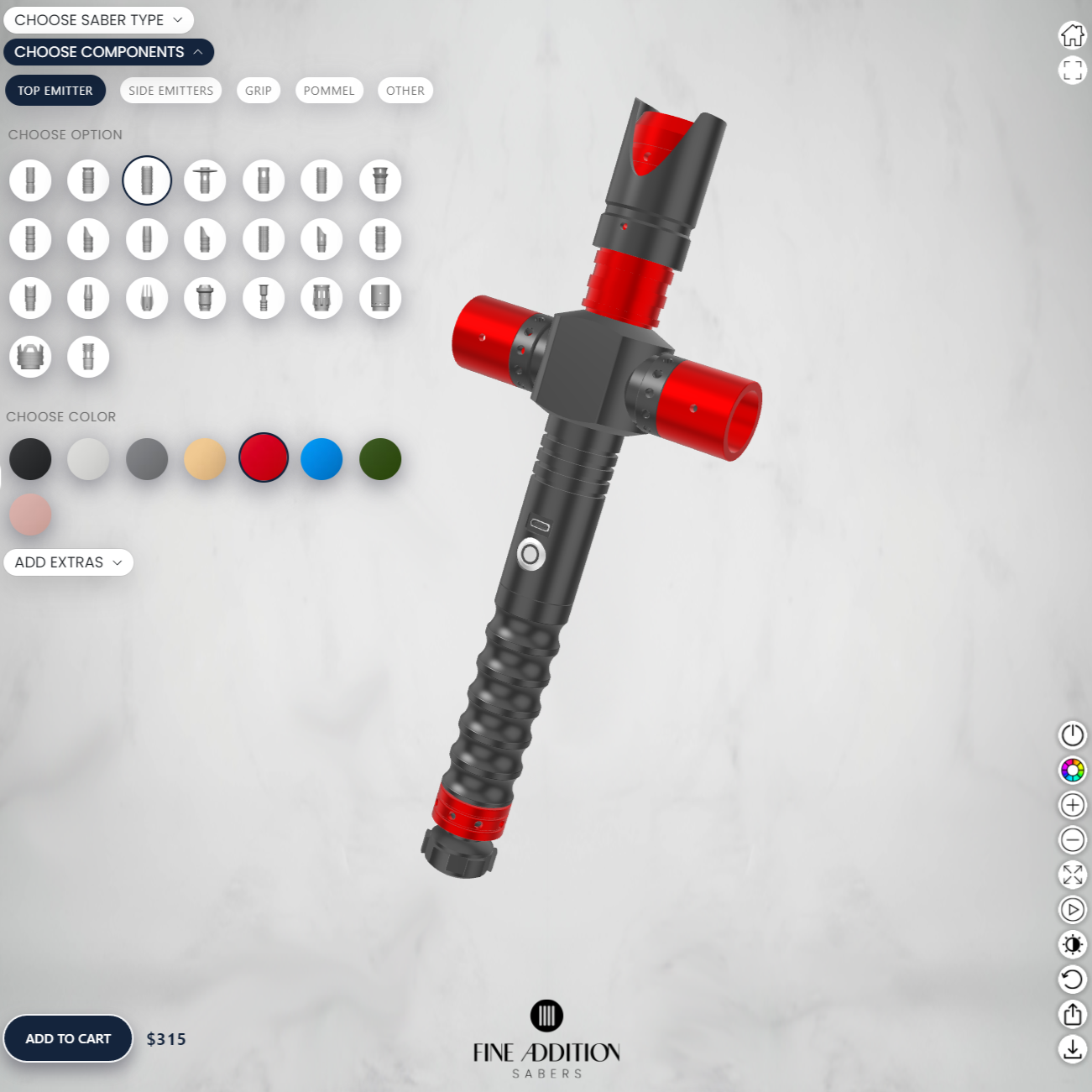Click ADD TO CART
The width and height of the screenshot is (1092, 1092).
click(67, 1038)
